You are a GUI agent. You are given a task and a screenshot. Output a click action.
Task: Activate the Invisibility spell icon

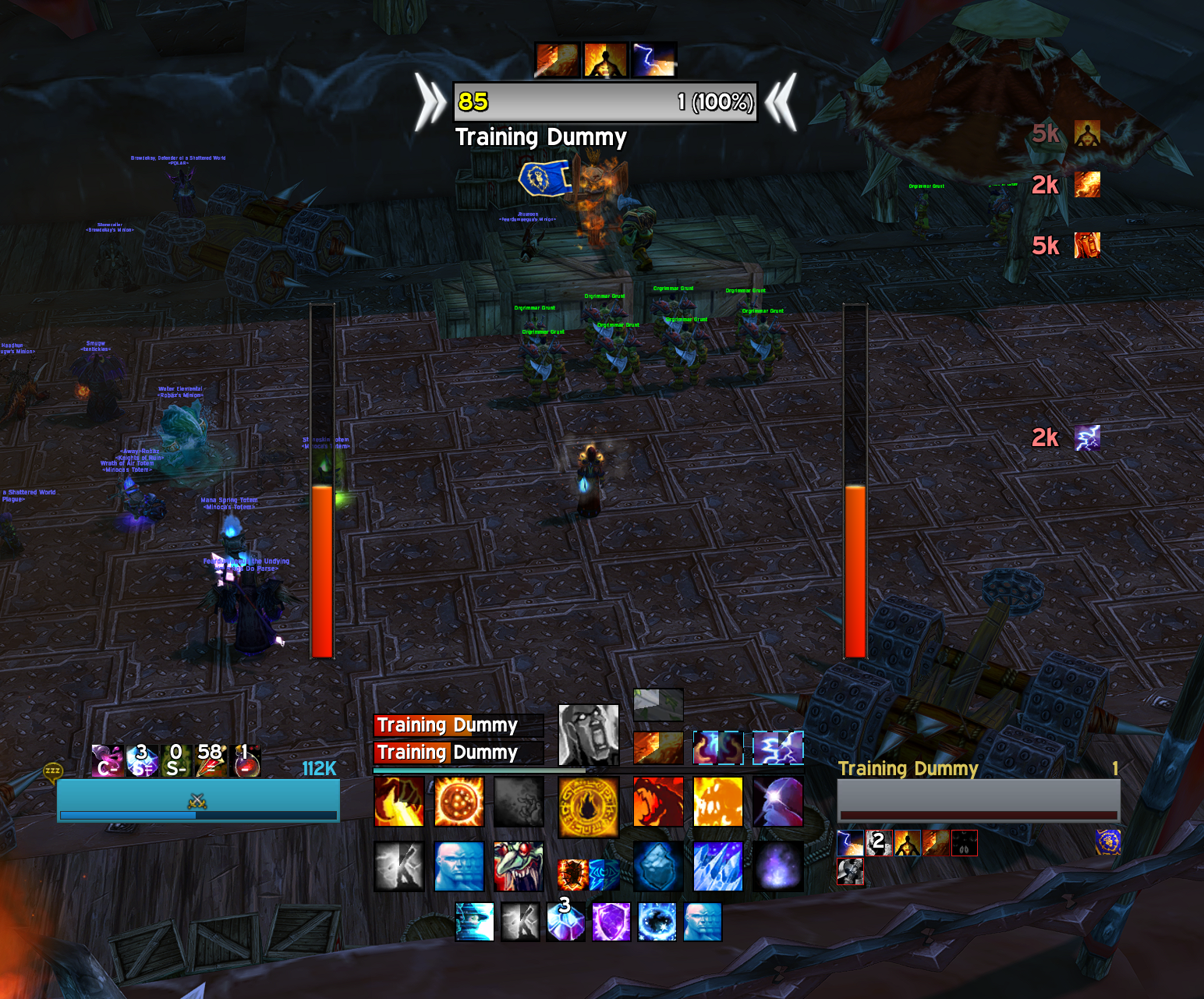point(474,922)
